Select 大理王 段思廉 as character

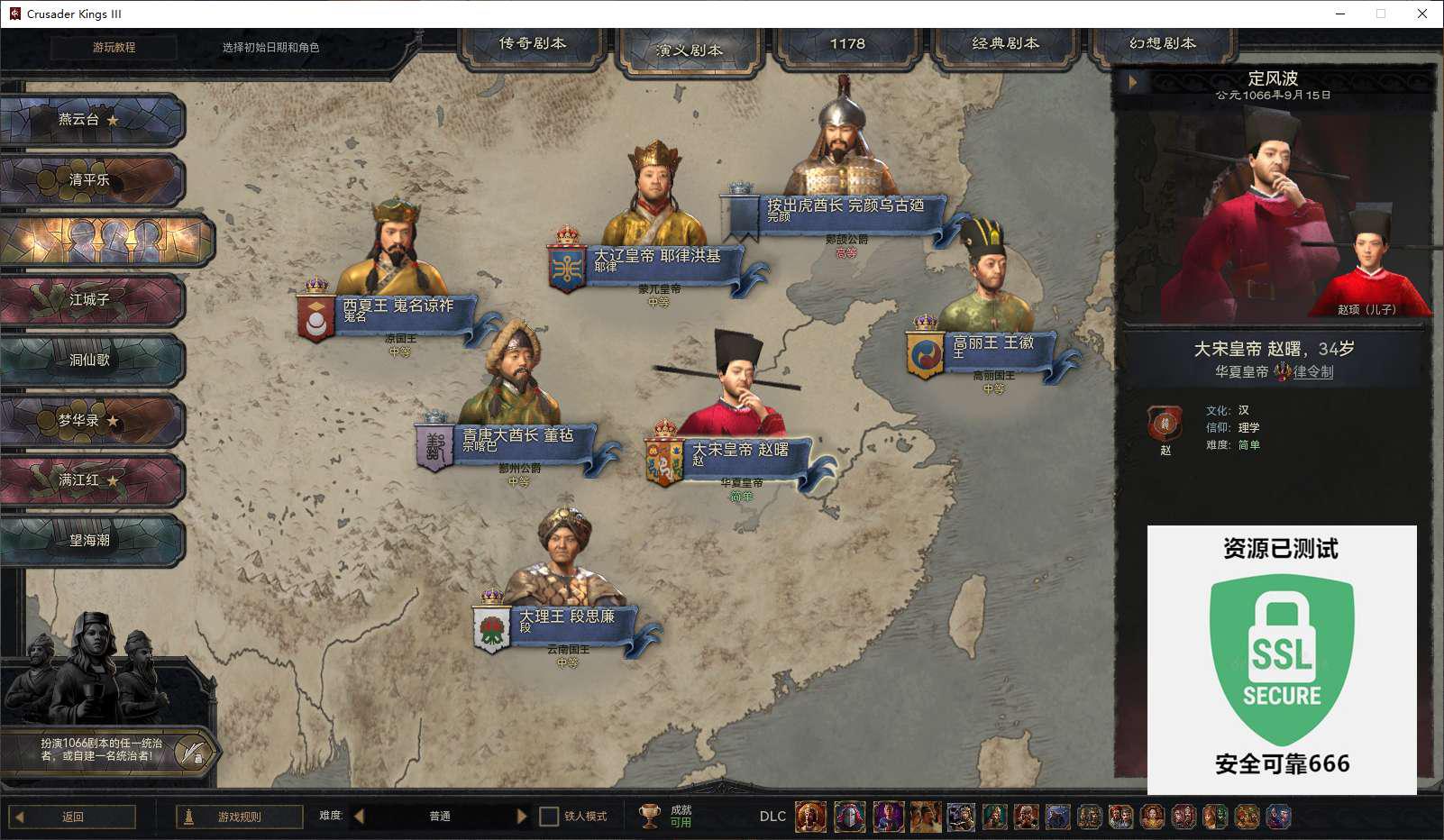pyautogui.click(x=568, y=618)
